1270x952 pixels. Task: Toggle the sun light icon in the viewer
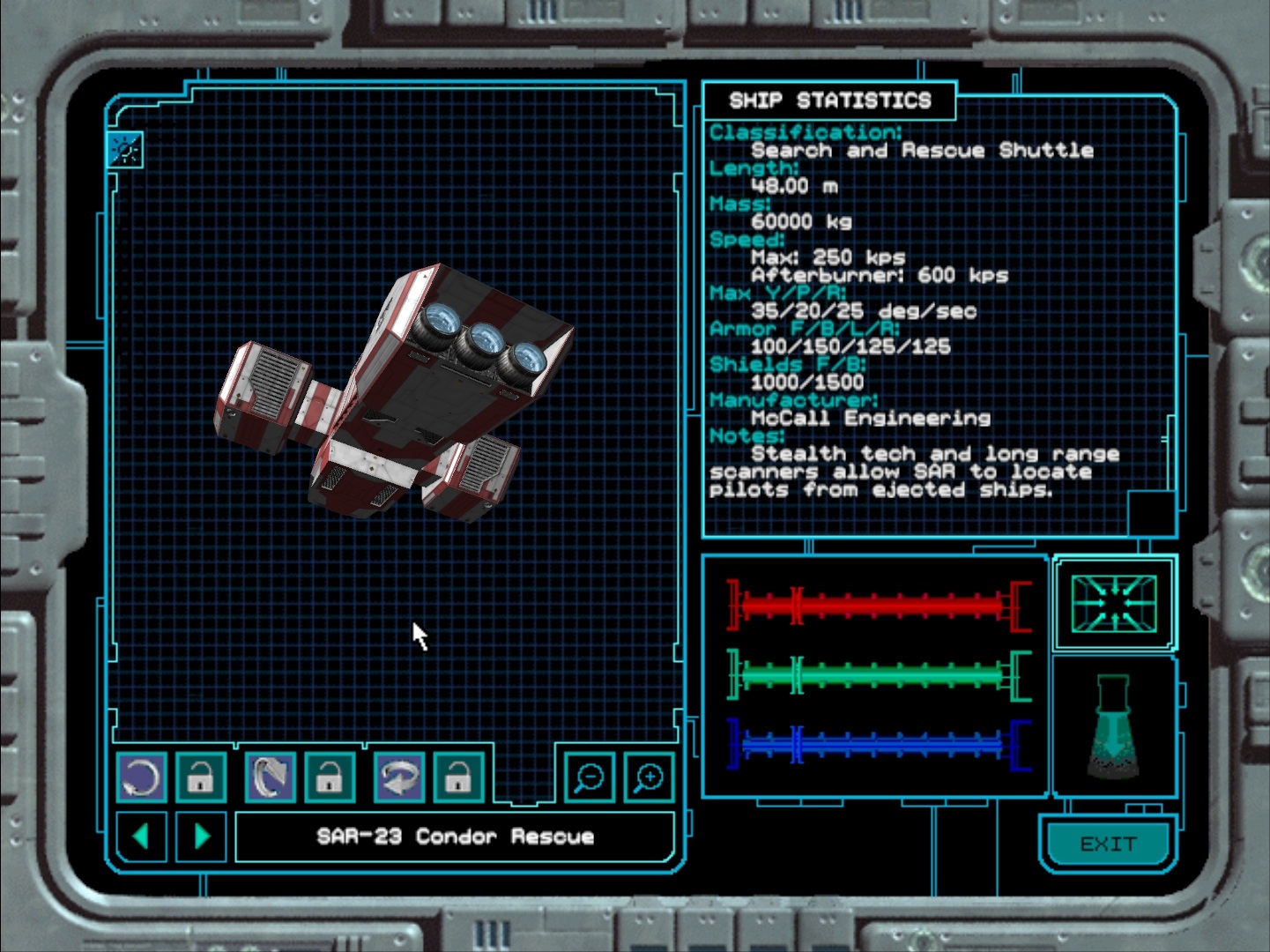pos(125,151)
